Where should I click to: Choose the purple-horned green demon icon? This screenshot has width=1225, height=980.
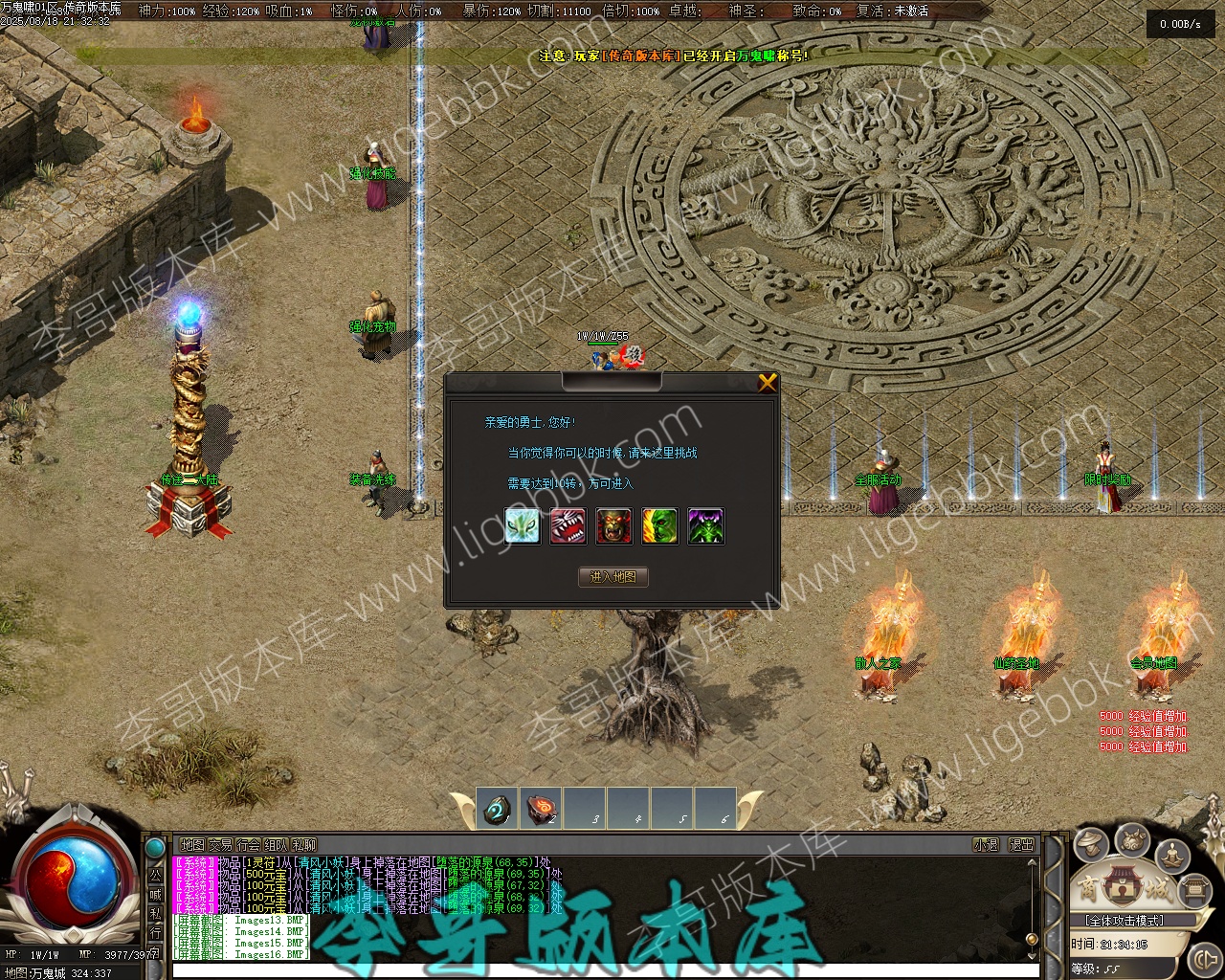(706, 526)
